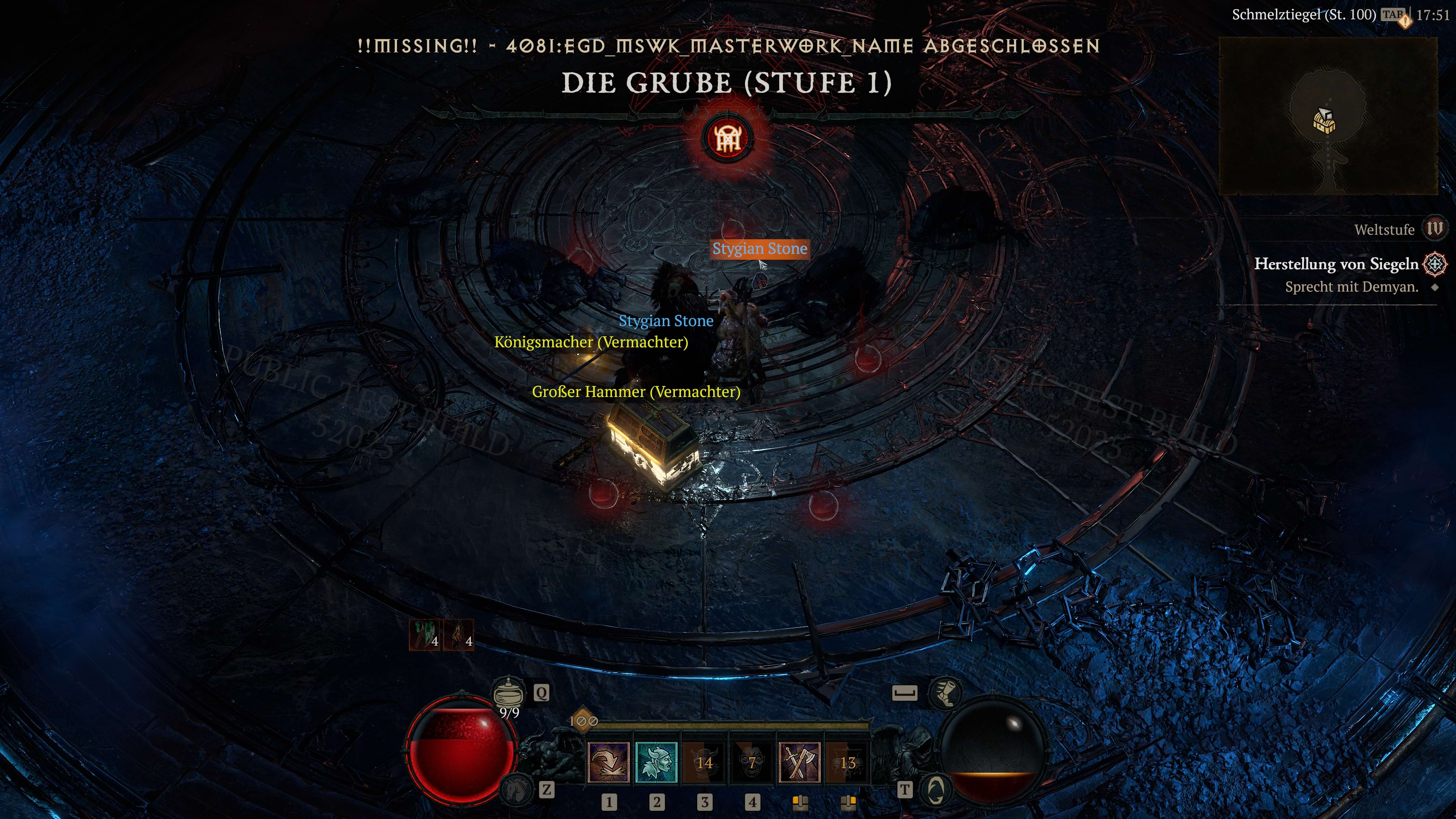This screenshot has height=819, width=1456.
Task: Select the horned helm skill on 14 cooldown
Action: pos(704,762)
